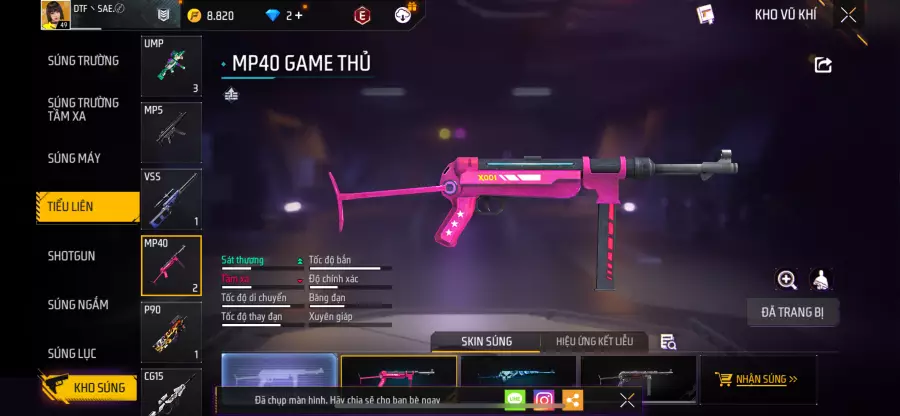Open the Súng Ngắm category
The image size is (900, 416).
point(78,305)
